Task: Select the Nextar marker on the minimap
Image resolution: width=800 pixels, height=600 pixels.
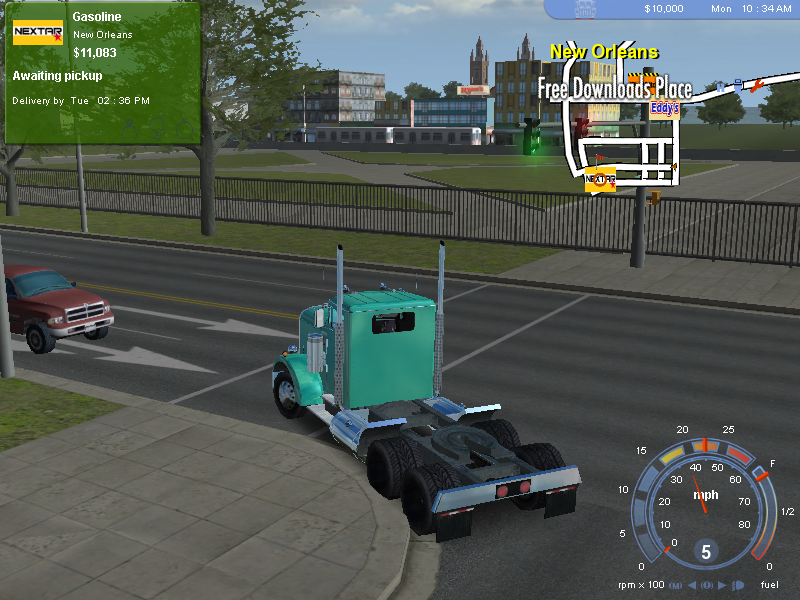Action: (x=599, y=180)
